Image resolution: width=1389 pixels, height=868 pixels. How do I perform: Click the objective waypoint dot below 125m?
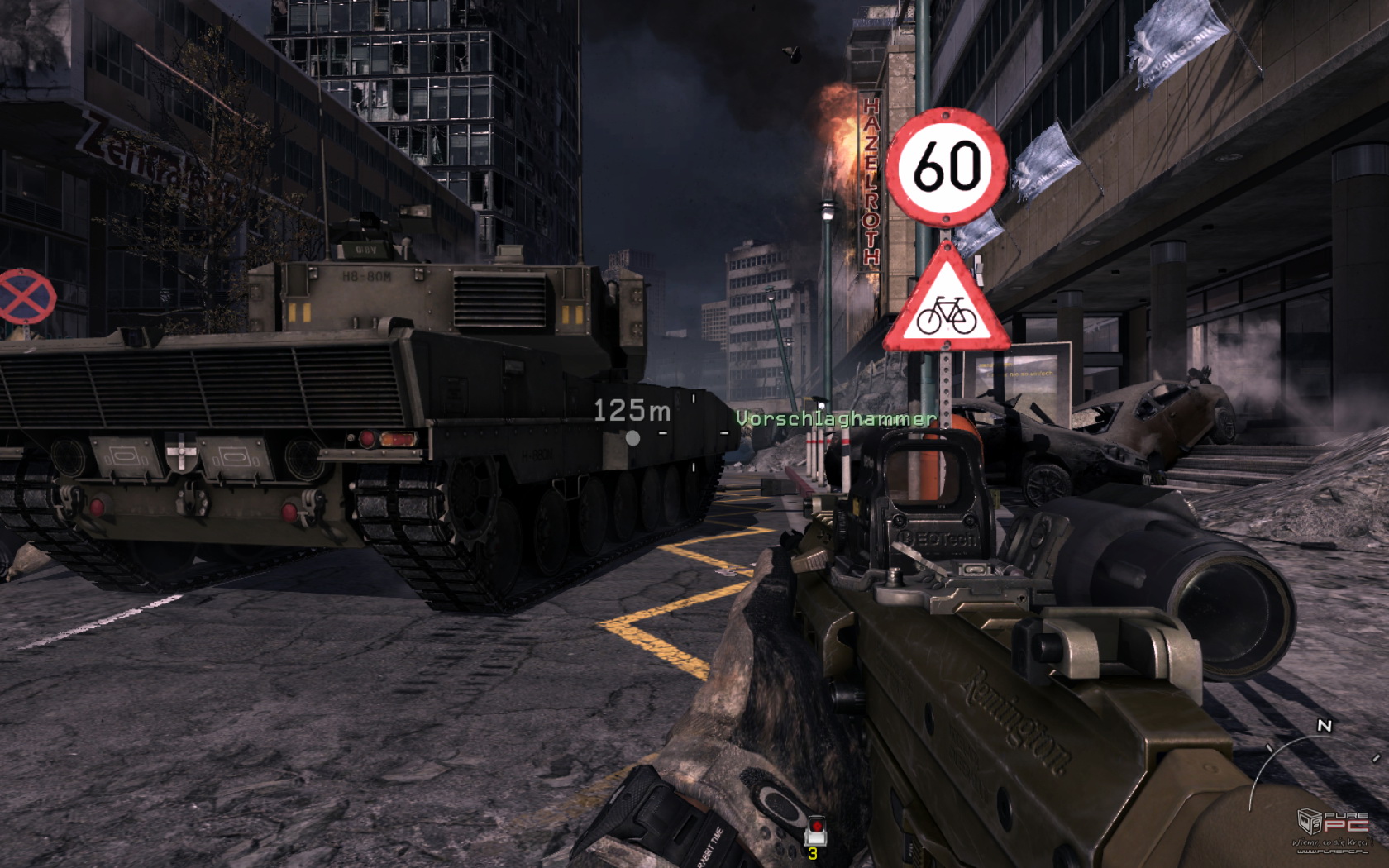point(632,438)
